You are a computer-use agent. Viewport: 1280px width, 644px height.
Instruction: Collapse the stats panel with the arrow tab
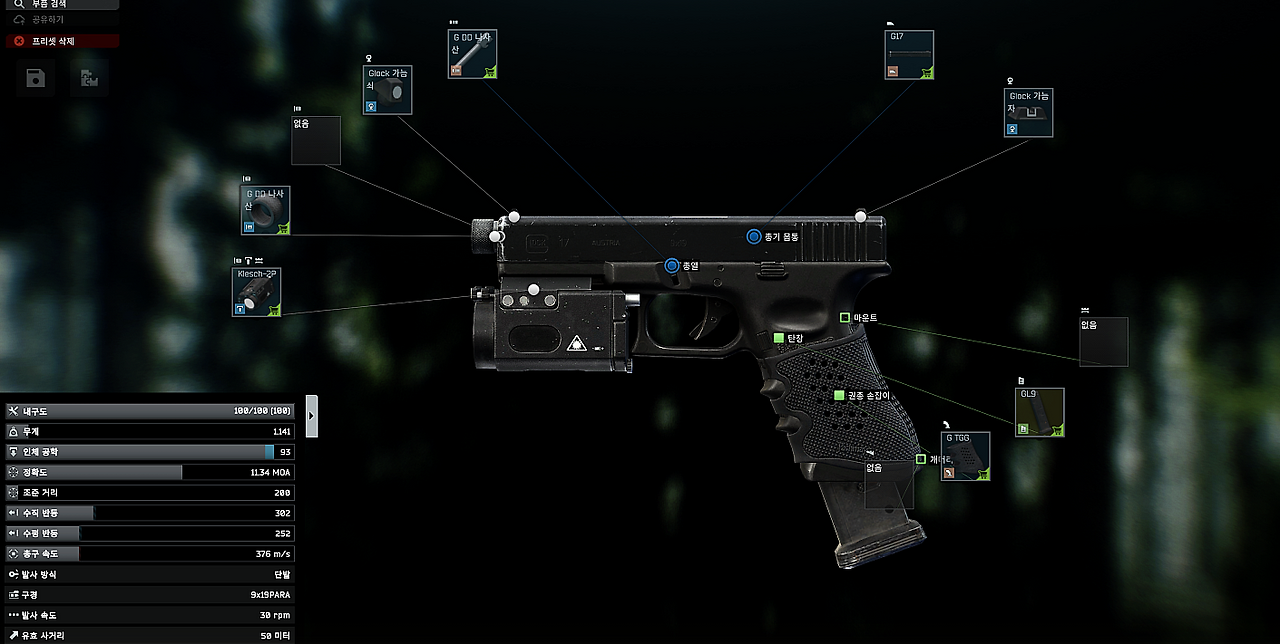(x=312, y=415)
